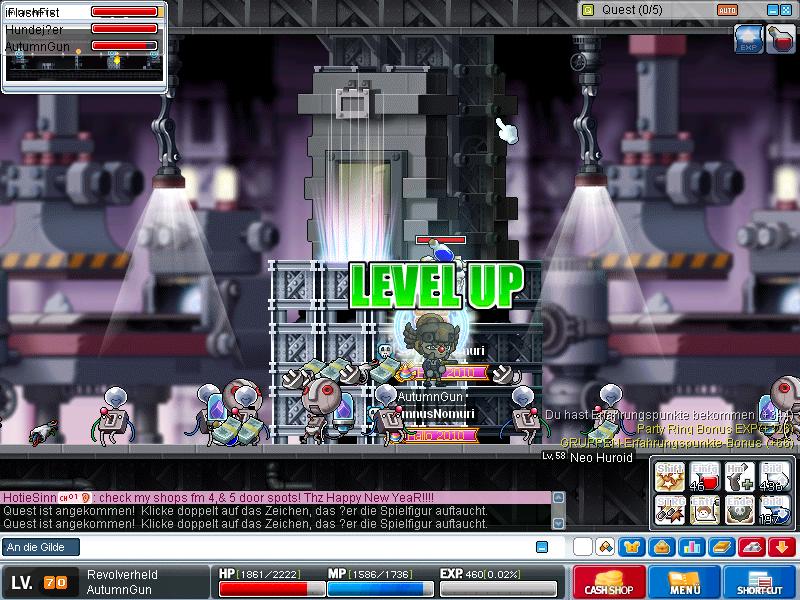Open the main Menu button
The width and height of the screenshot is (800, 600).
(x=685, y=583)
